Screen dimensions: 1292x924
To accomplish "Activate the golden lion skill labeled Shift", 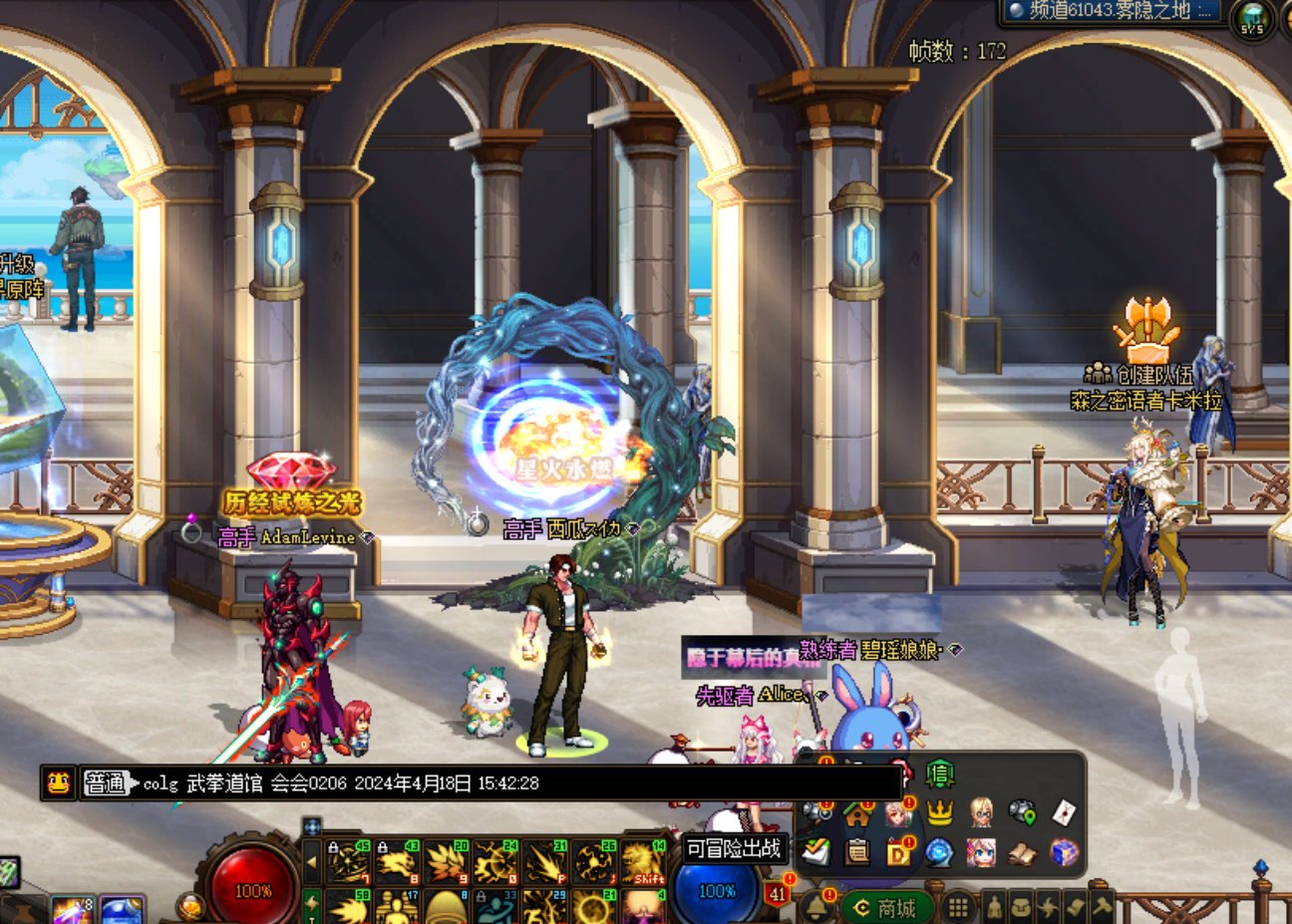I will 644,863.
